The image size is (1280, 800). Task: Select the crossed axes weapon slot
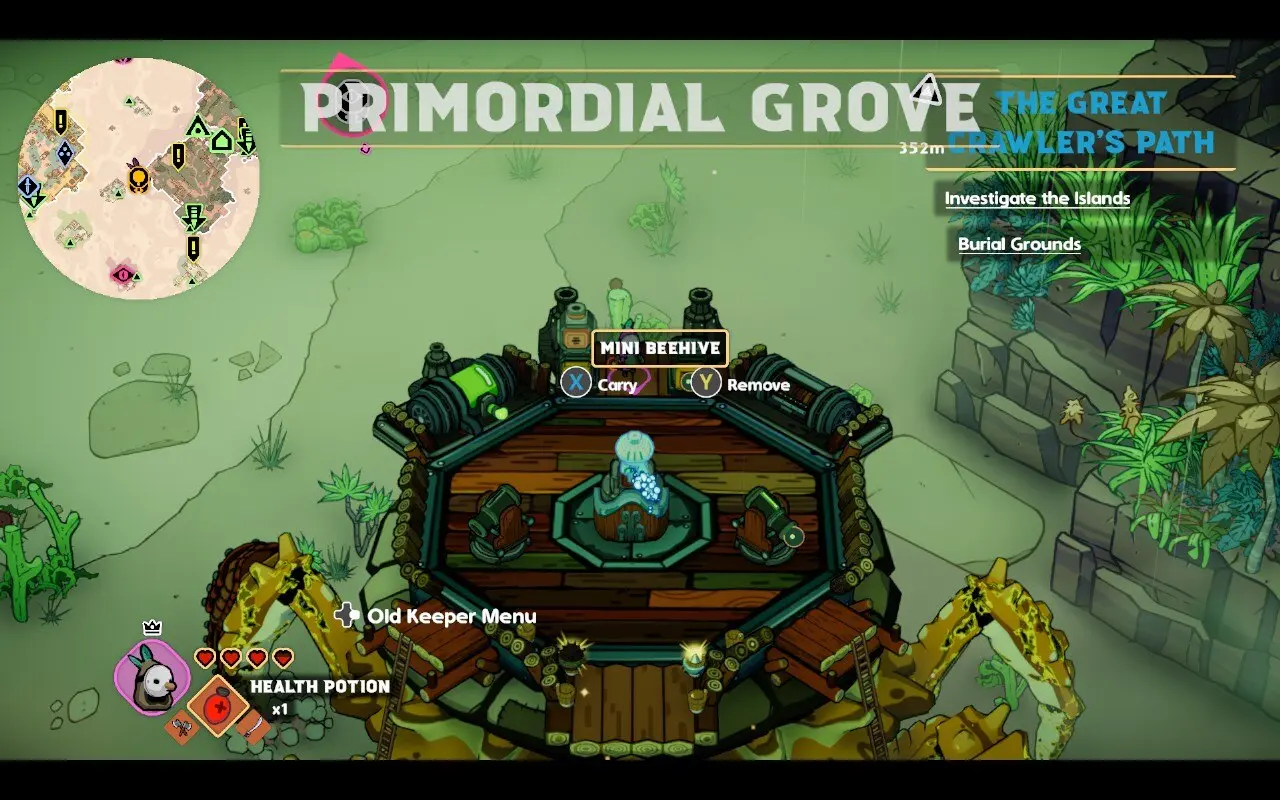[181, 730]
